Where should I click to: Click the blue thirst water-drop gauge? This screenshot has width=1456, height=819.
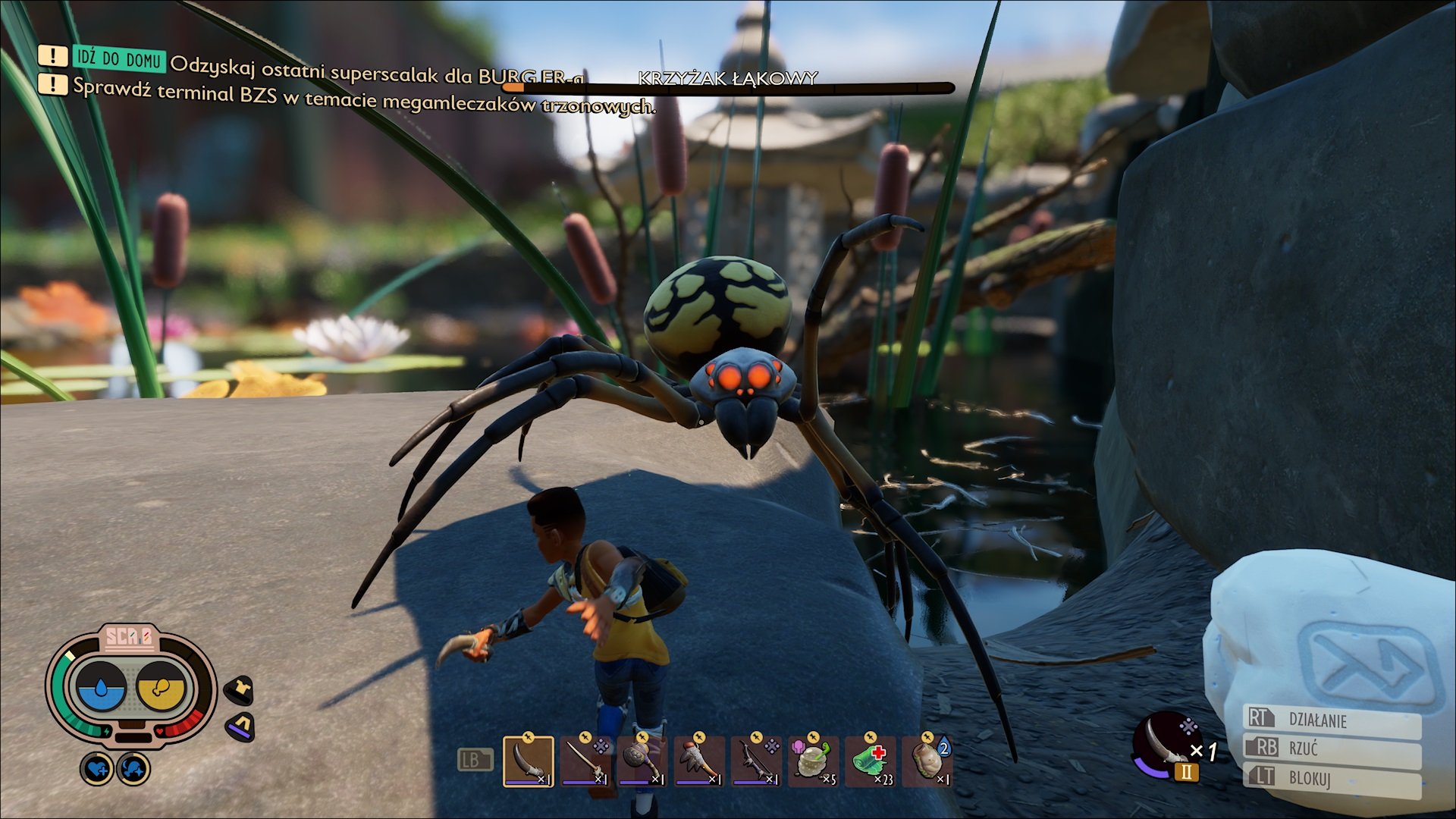(102, 687)
